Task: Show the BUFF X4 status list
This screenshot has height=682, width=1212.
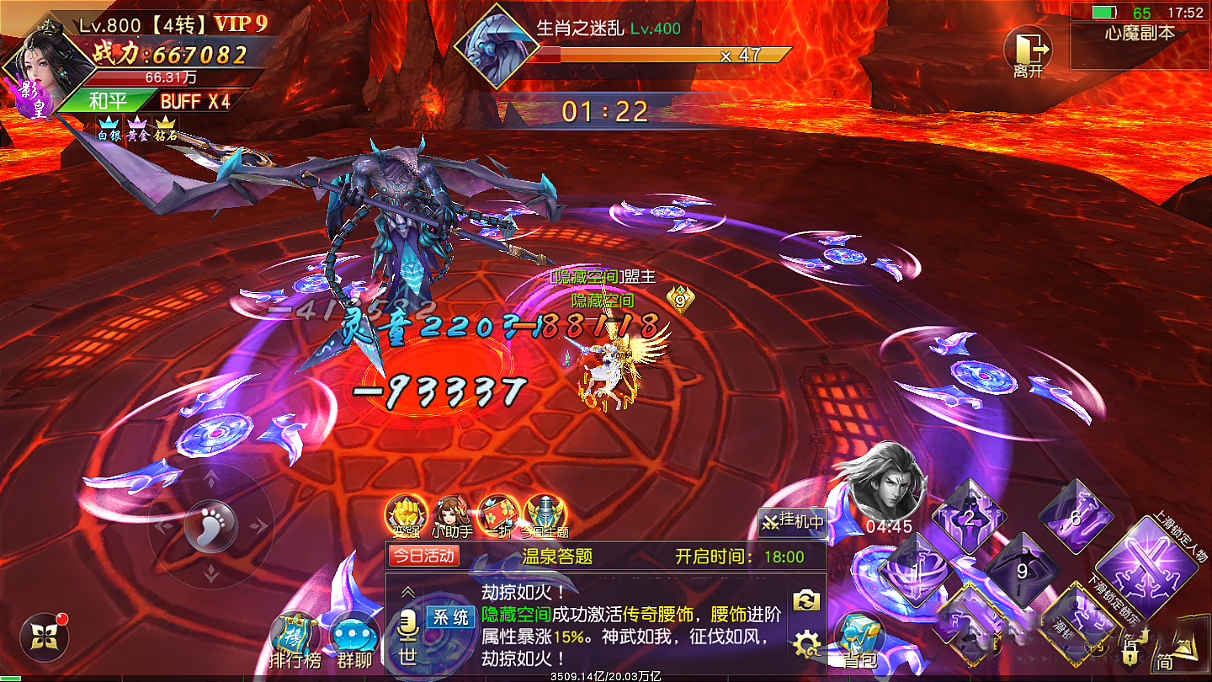Action: click(x=195, y=101)
